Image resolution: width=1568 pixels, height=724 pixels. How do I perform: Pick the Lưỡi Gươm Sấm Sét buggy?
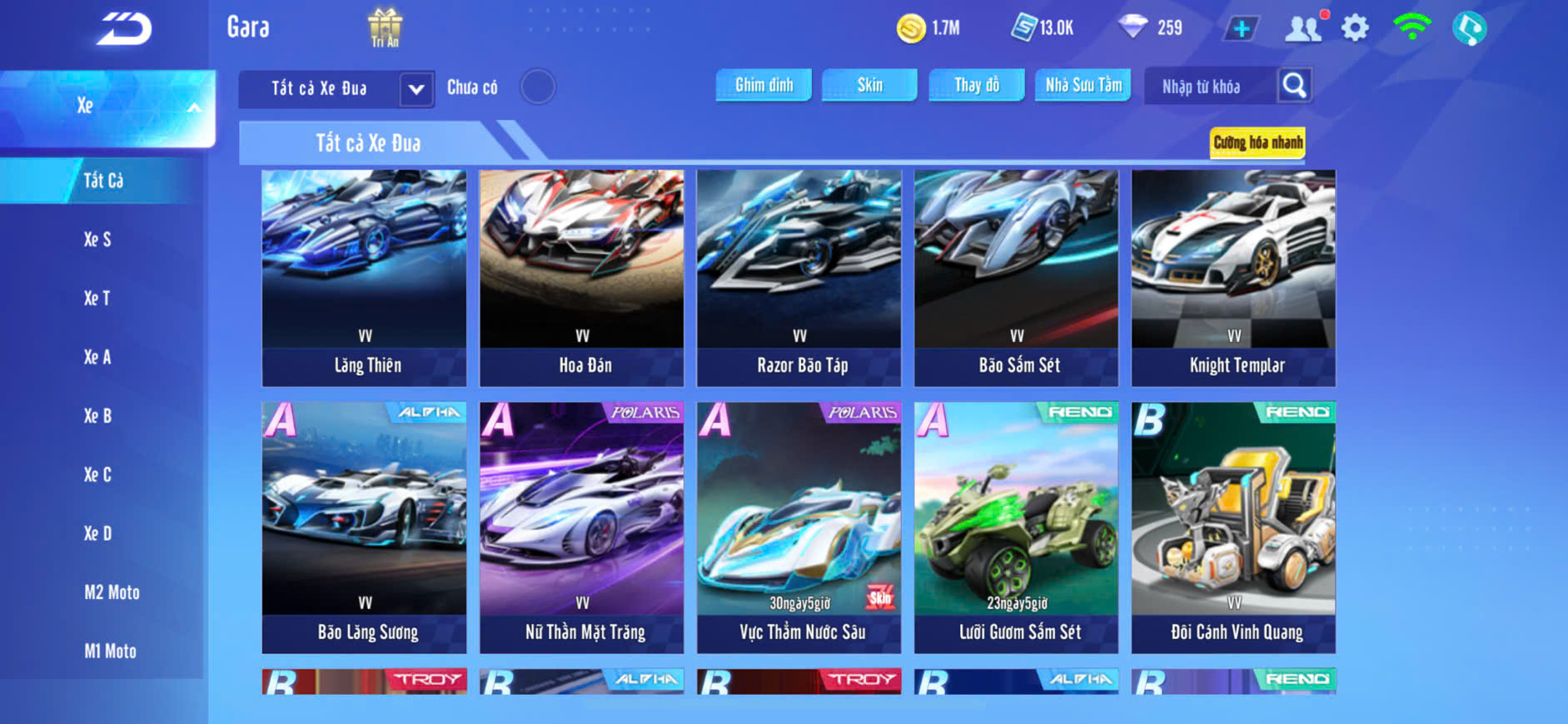1016,528
